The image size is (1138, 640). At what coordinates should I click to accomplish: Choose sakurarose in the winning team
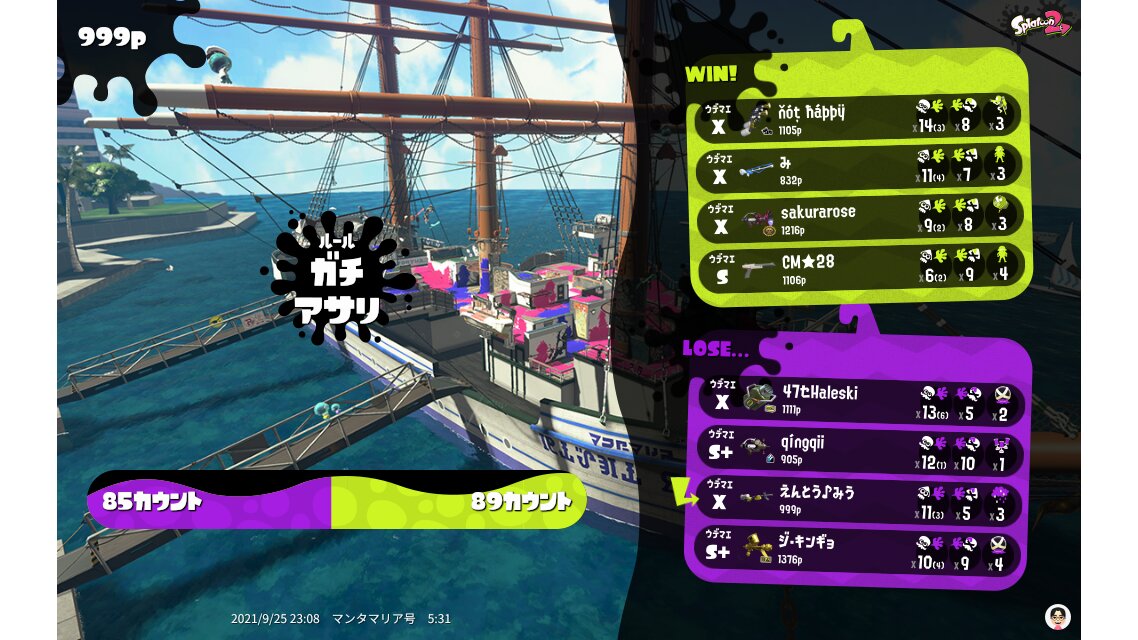click(x=860, y=219)
